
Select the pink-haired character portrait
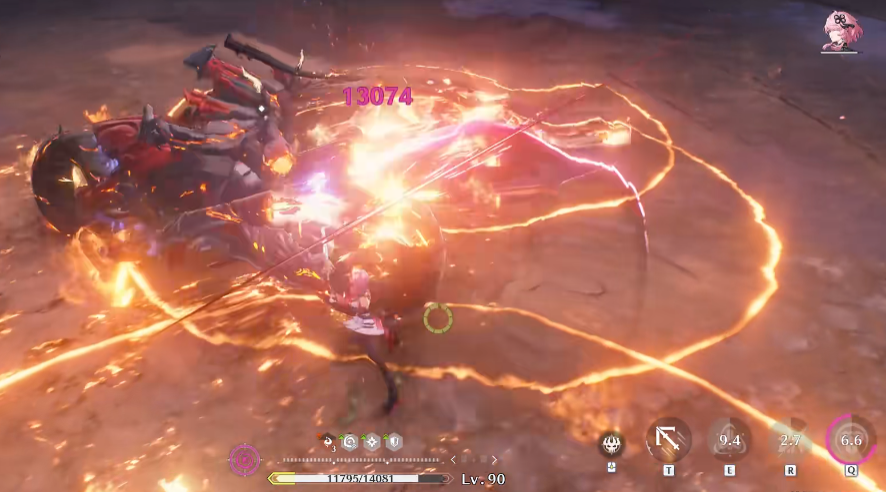click(x=838, y=30)
